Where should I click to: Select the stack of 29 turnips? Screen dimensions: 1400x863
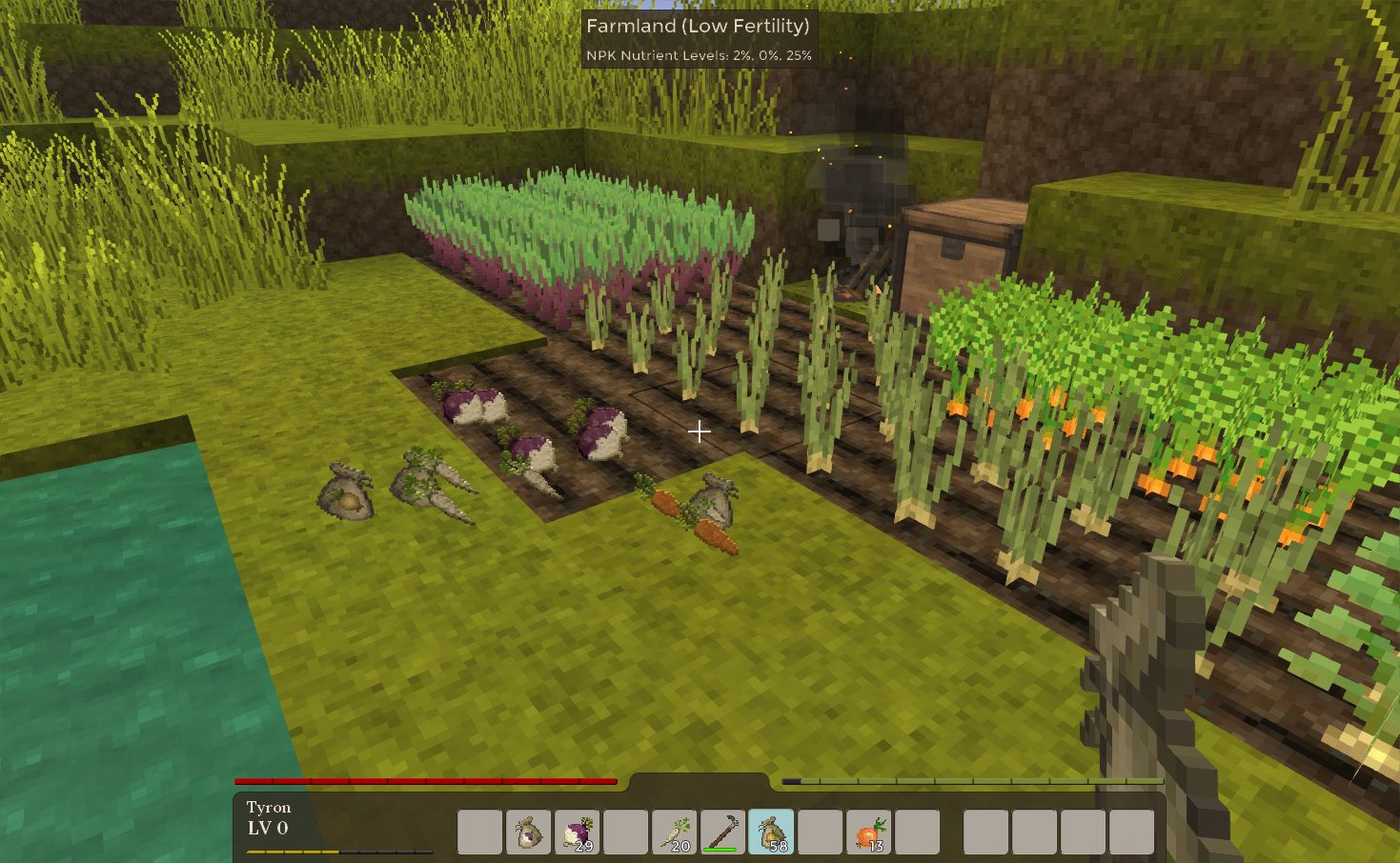coord(577,828)
